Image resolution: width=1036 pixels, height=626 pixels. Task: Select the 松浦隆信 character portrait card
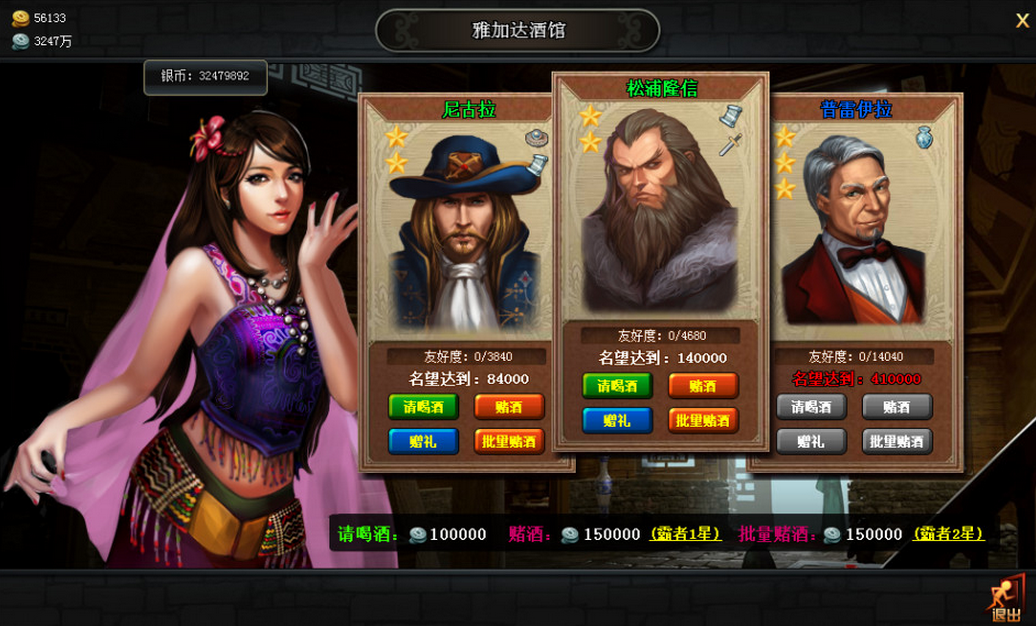click(x=660, y=210)
